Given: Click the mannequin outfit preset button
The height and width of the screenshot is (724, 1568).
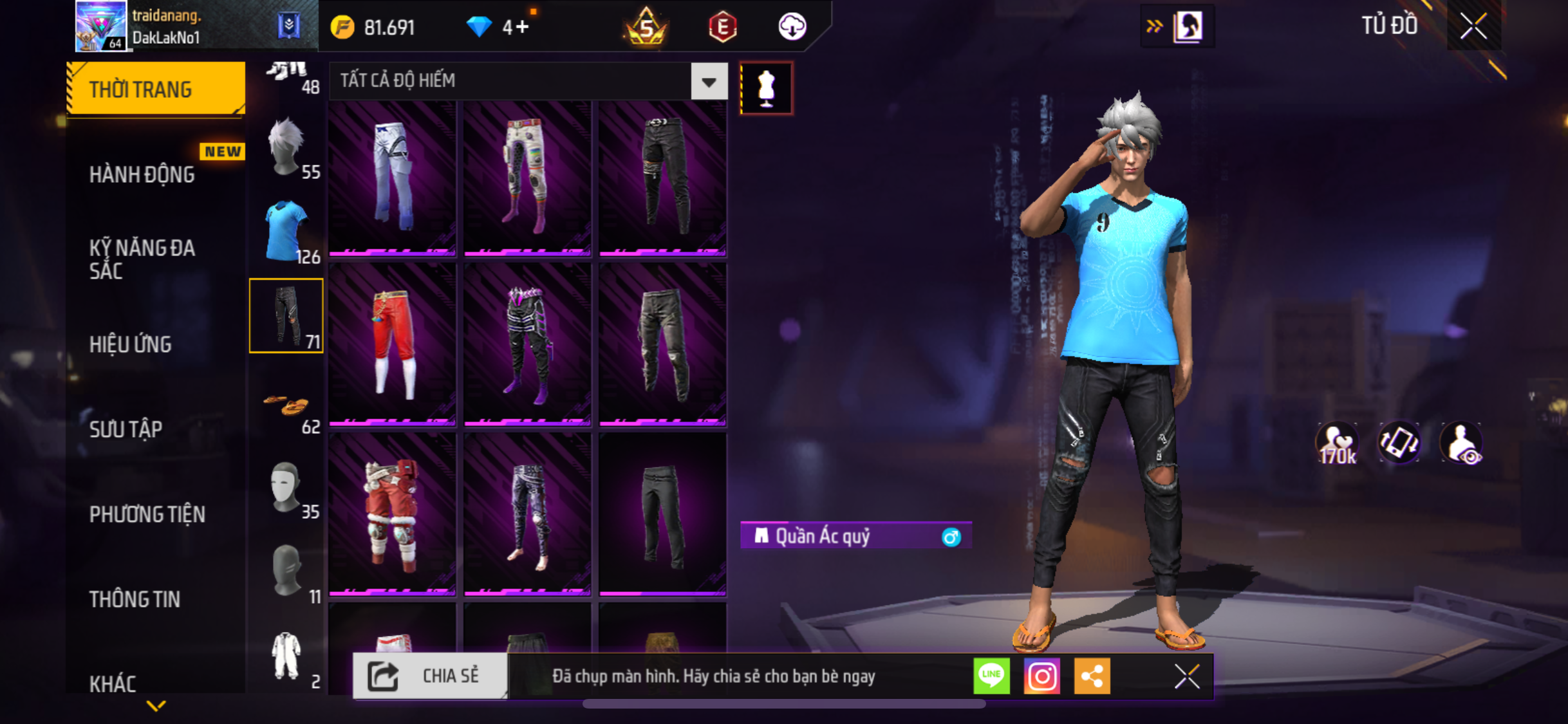Looking at the screenshot, I should tap(766, 88).
